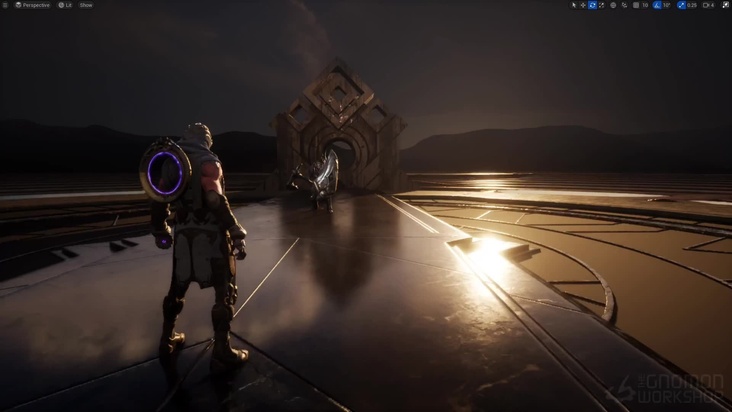Viewport: 732px width, 412px height.
Task: Toggle the world coordinate system globe
Action: (x=613, y=5)
